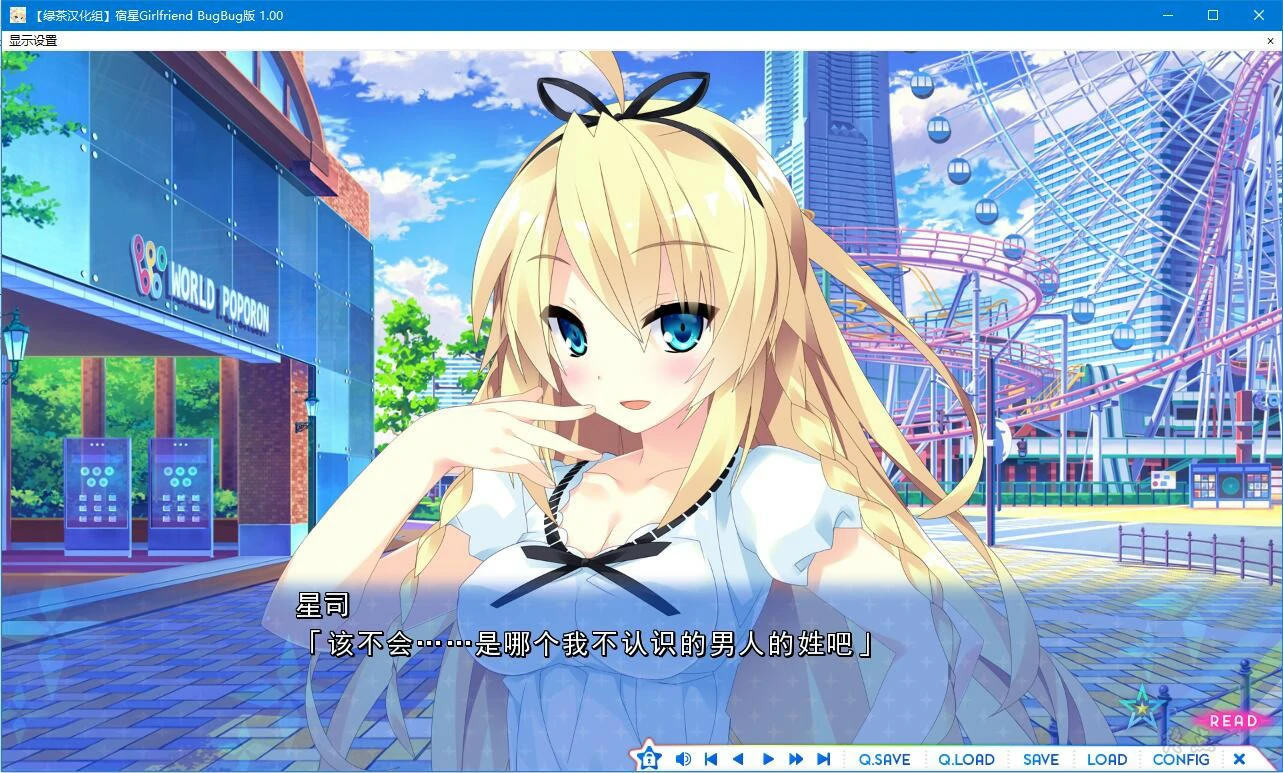
Task: Click the rewind arrow icon on the toolbar
Action: pos(740,758)
